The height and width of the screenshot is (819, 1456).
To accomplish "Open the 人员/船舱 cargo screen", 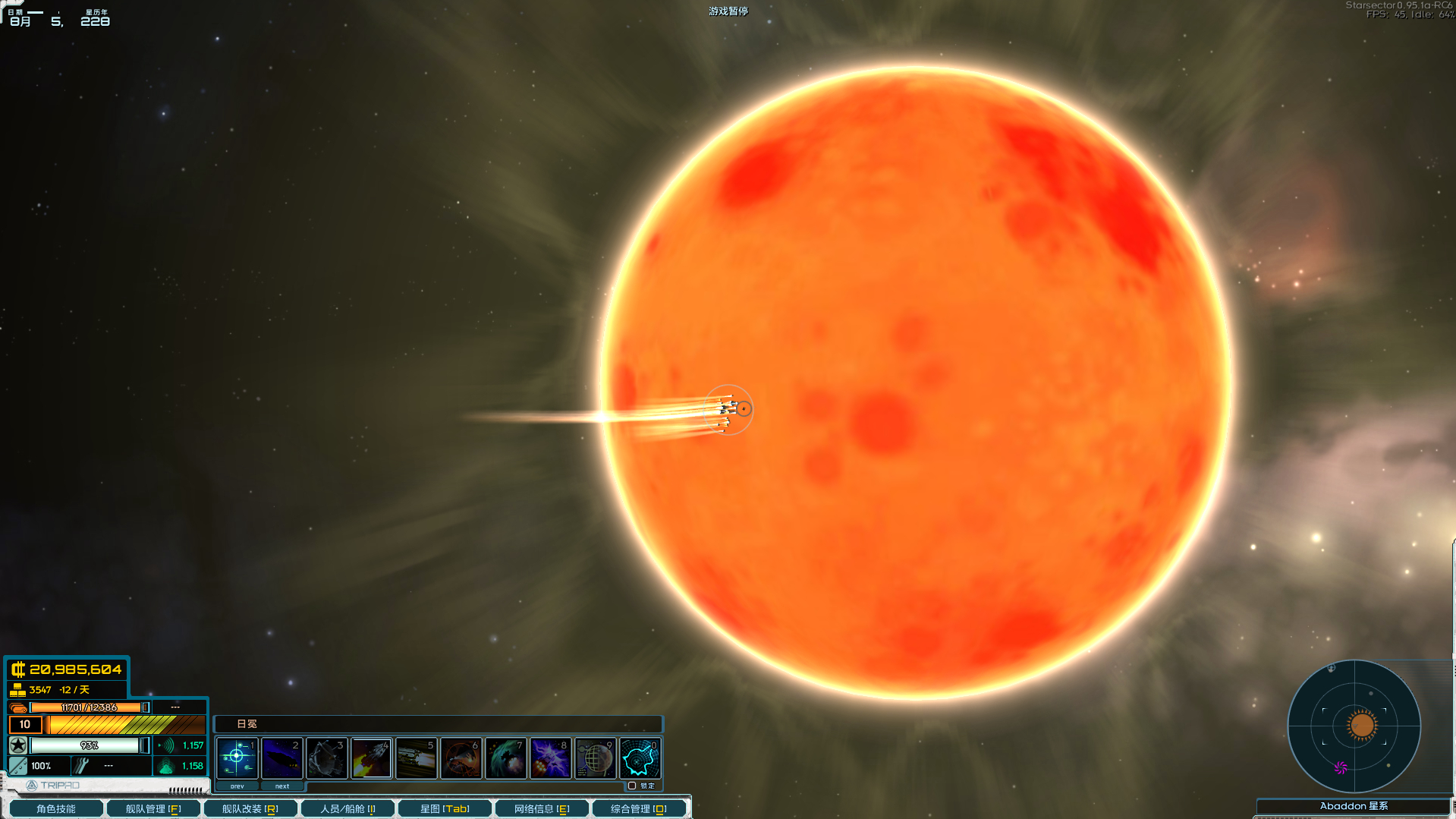I will tap(347, 808).
